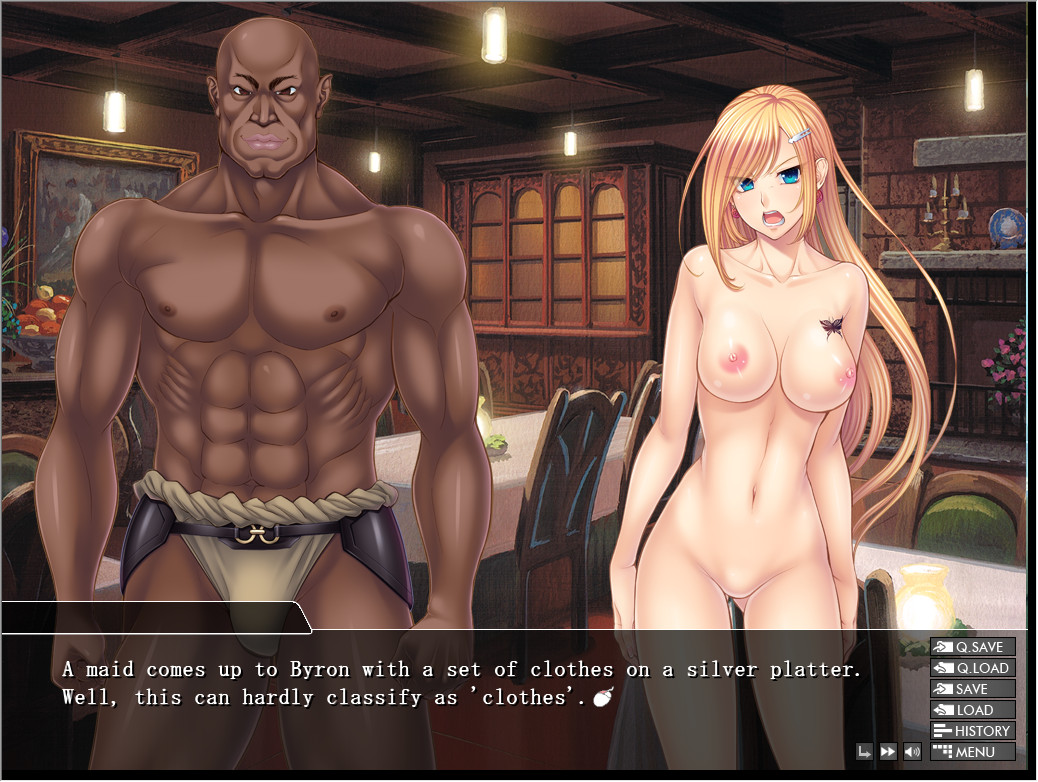
Task: Activate the fast-forward skip icon
Action: tap(888, 752)
